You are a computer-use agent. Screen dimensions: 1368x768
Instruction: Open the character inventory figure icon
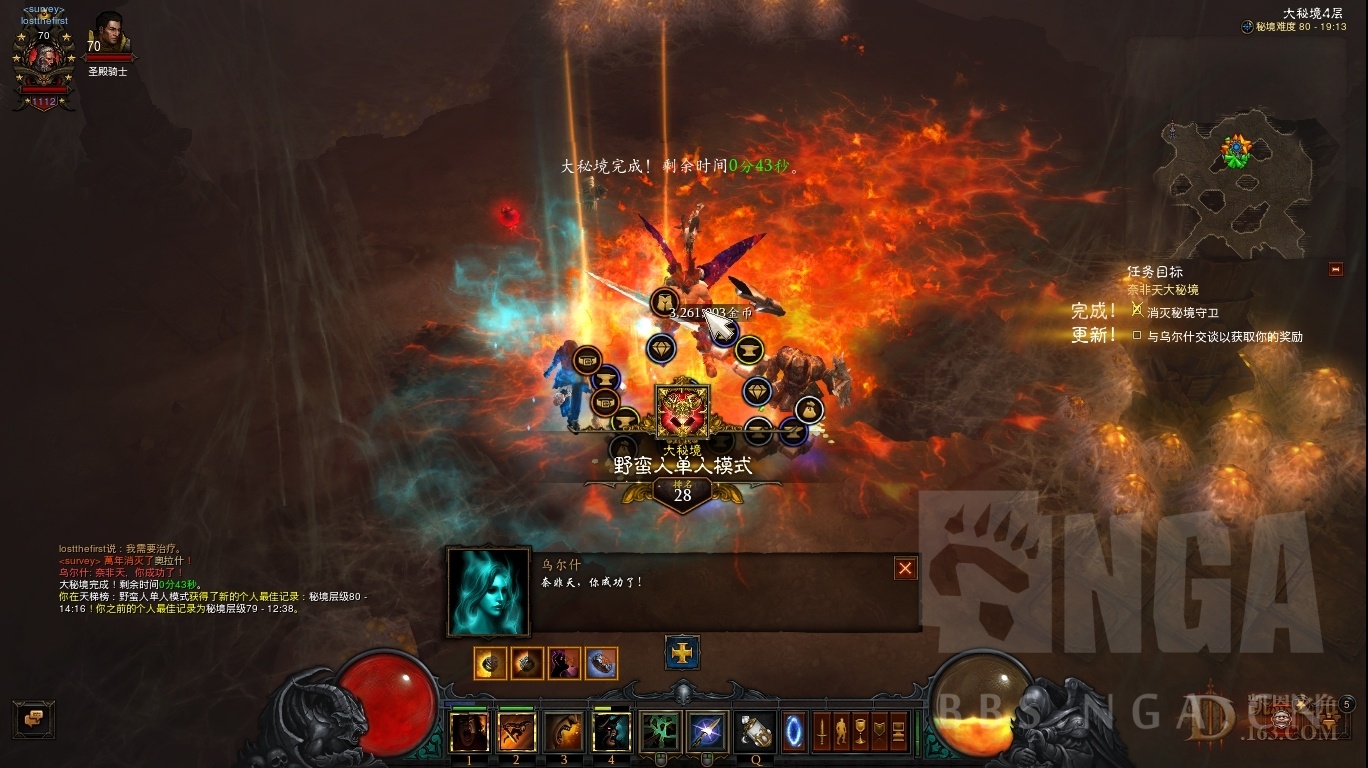(x=840, y=731)
